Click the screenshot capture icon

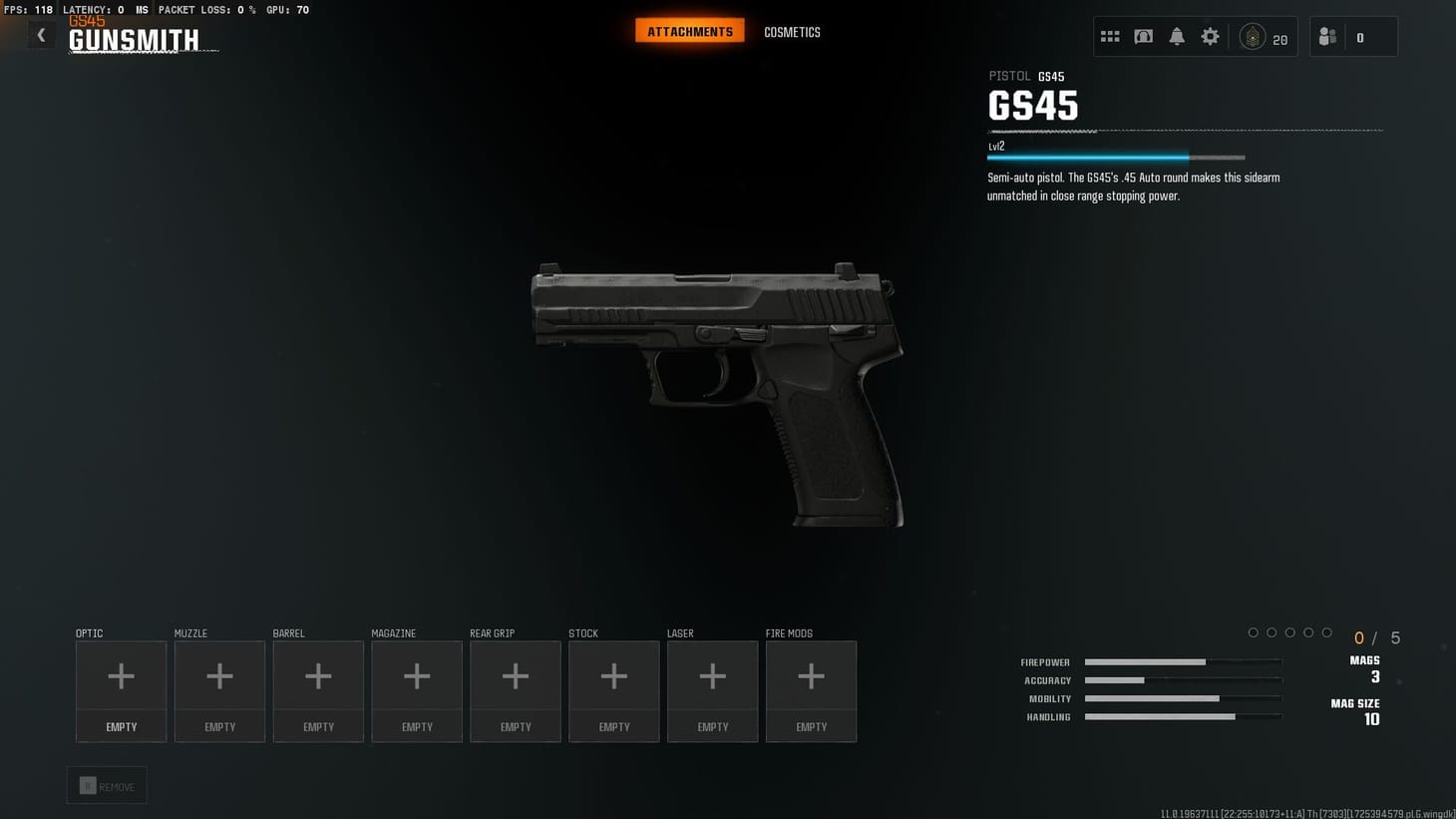(1143, 35)
